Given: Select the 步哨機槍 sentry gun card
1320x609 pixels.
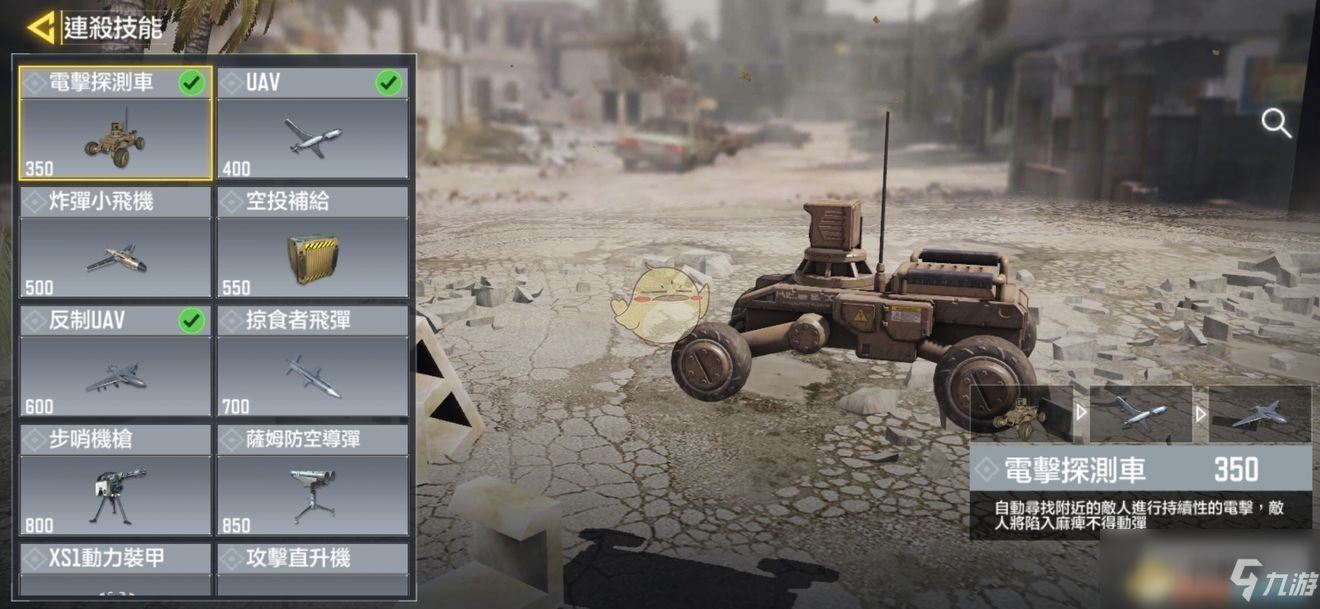Looking at the screenshot, I should (115, 481).
